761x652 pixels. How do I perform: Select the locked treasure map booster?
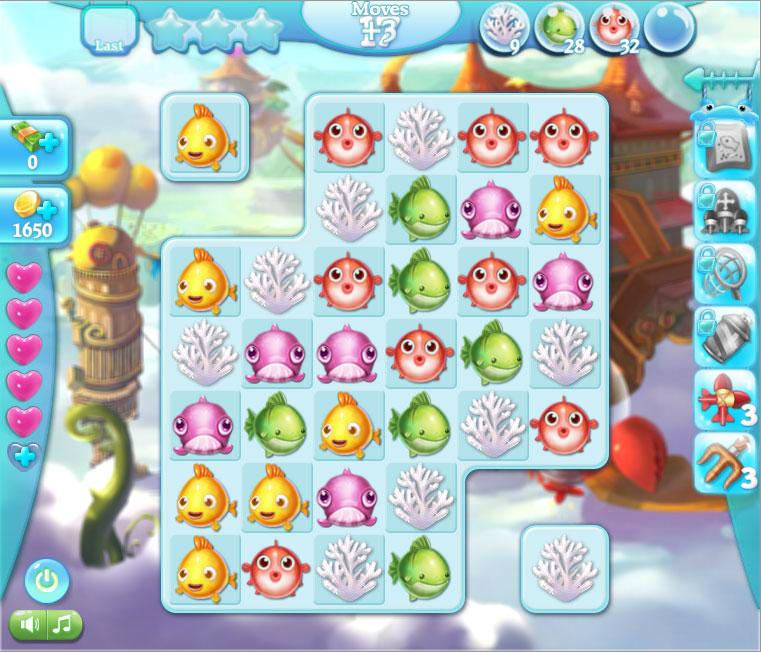click(723, 150)
